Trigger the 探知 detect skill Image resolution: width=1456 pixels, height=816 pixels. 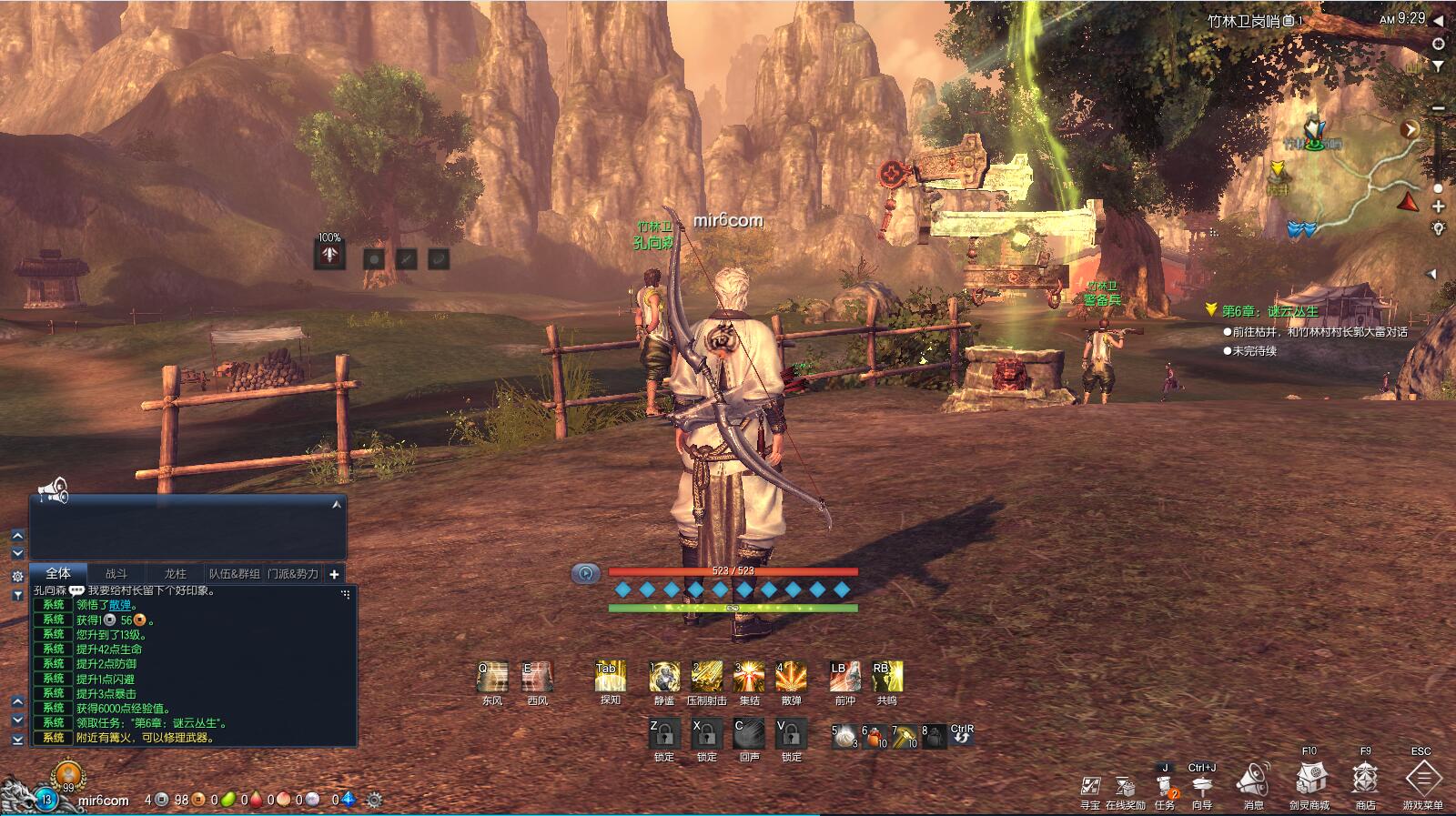point(610,677)
